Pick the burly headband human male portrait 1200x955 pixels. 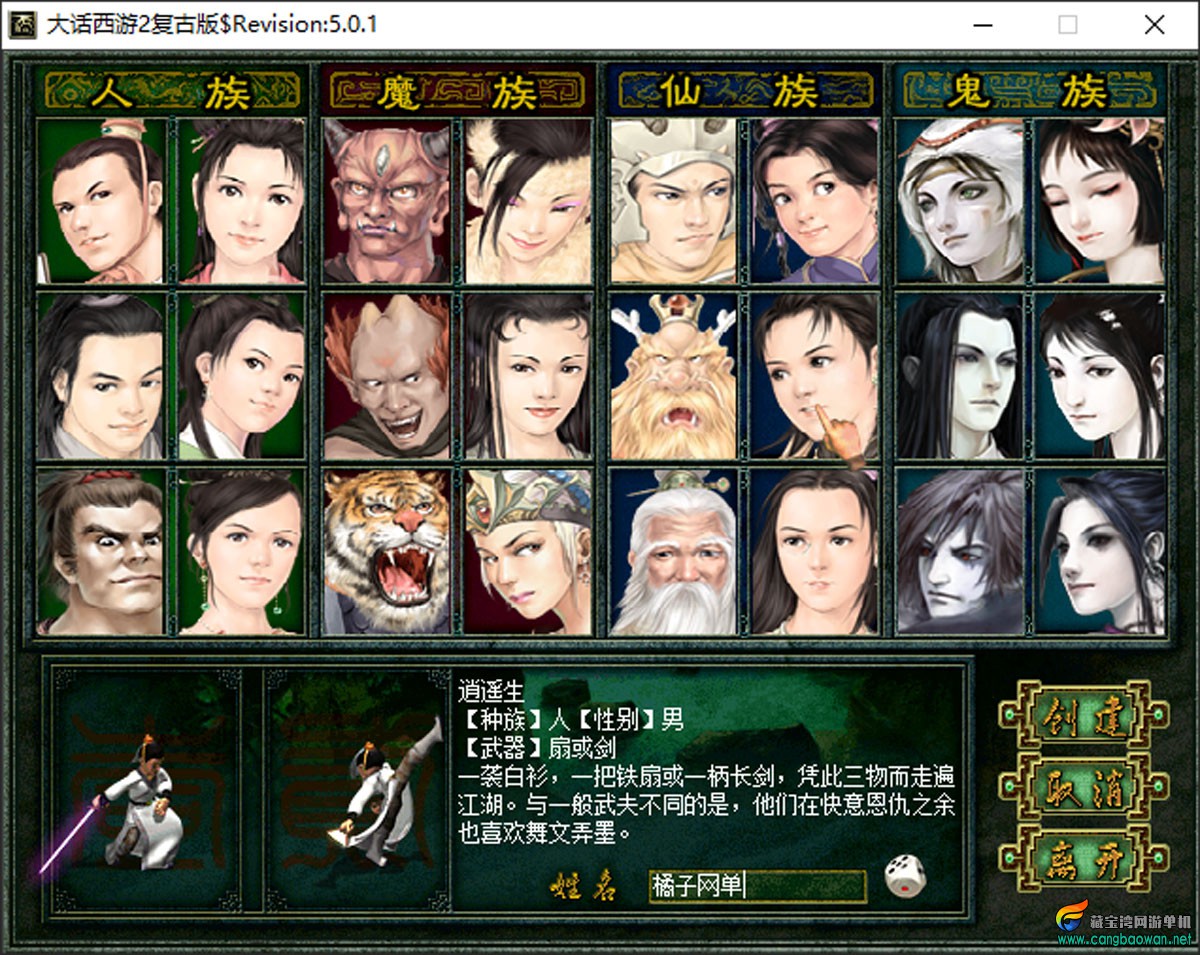pos(100,552)
